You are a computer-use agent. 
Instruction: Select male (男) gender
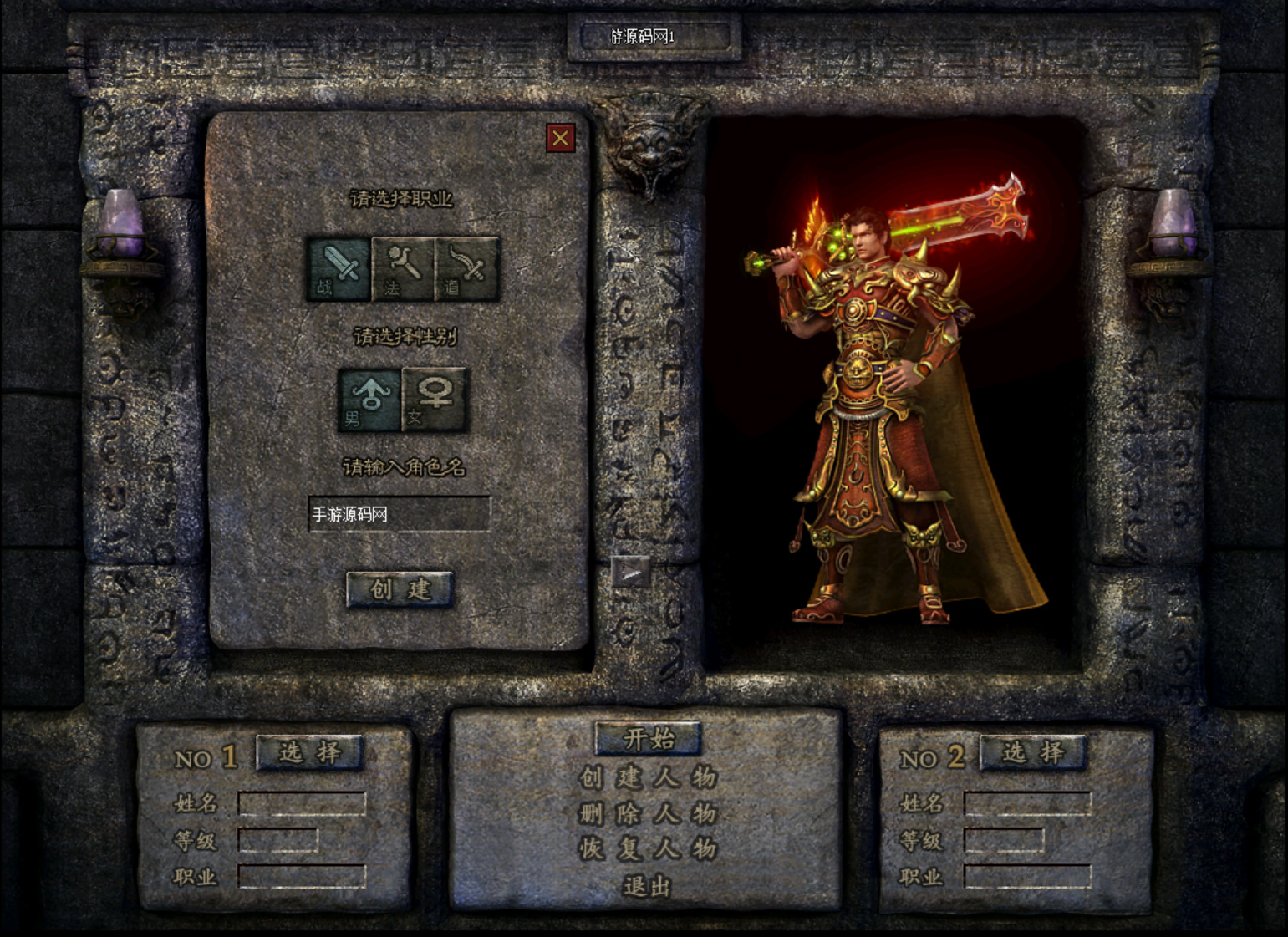[x=369, y=400]
